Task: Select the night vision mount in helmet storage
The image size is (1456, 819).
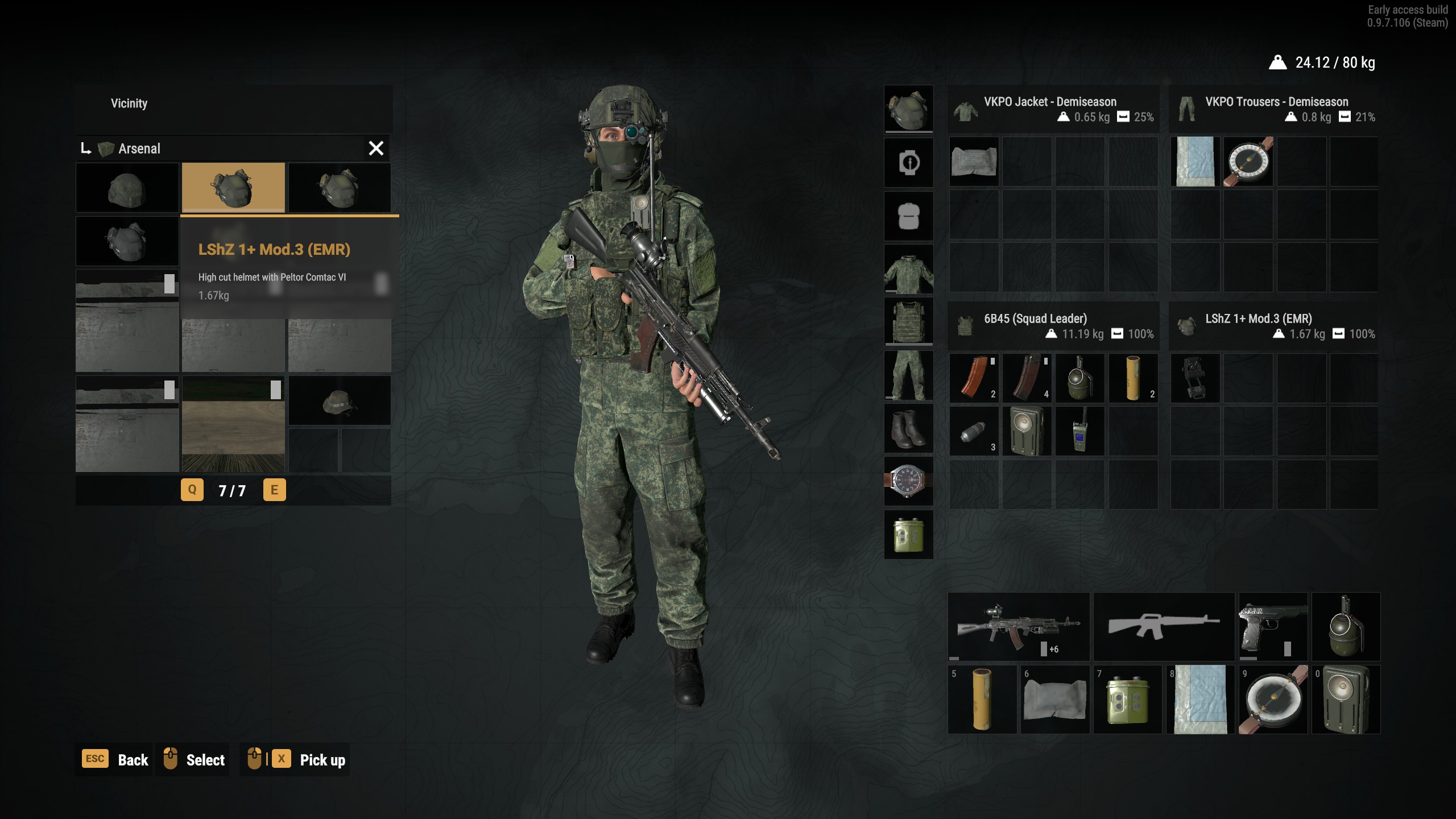Action: [1195, 378]
